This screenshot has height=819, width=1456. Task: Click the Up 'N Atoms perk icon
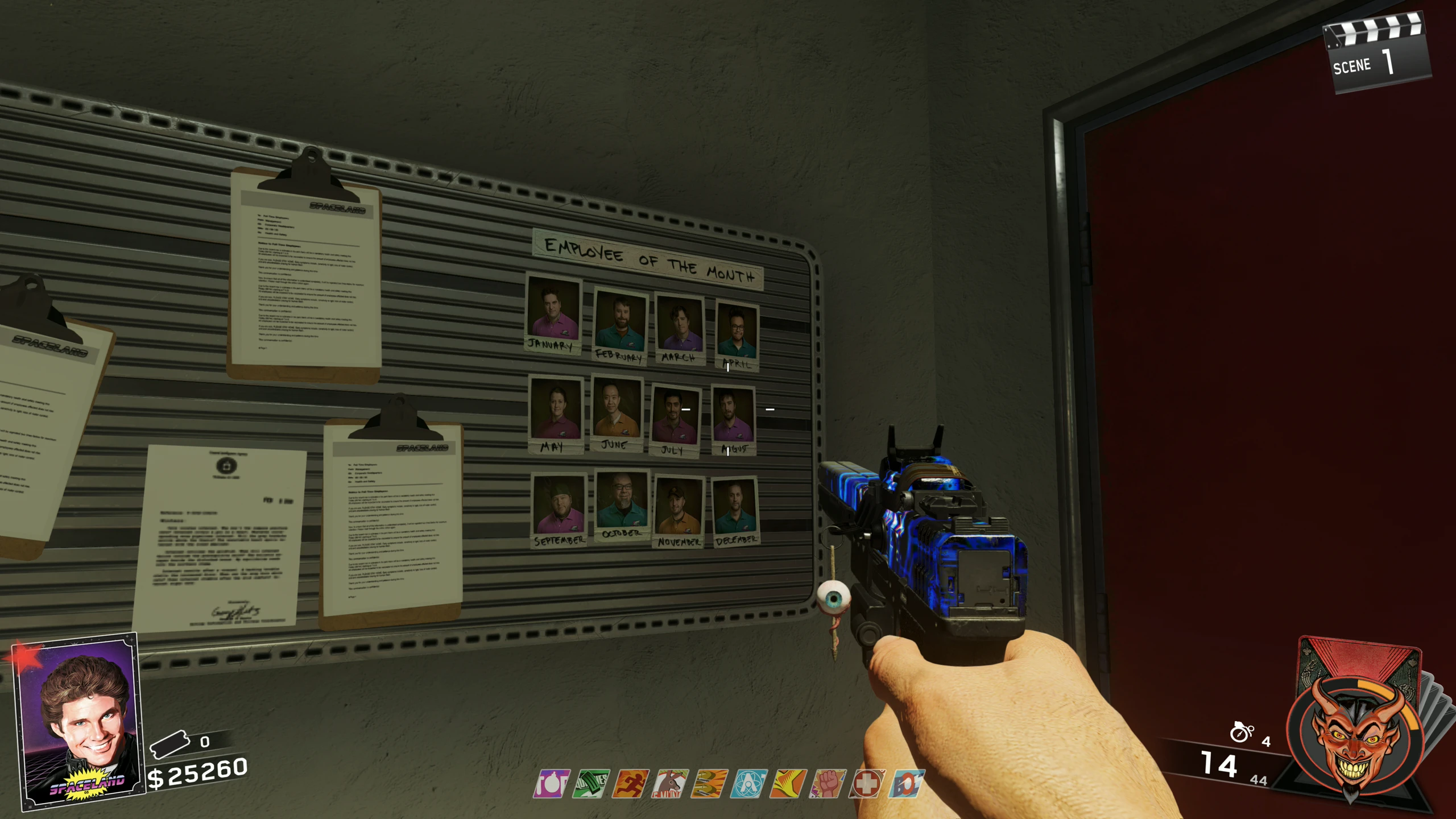tap(748, 784)
